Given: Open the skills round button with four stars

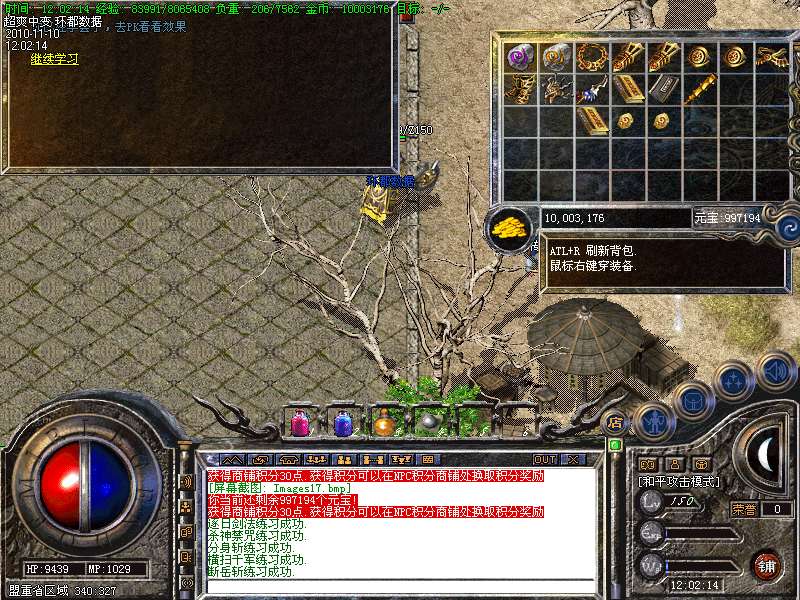Looking at the screenshot, I should (734, 380).
